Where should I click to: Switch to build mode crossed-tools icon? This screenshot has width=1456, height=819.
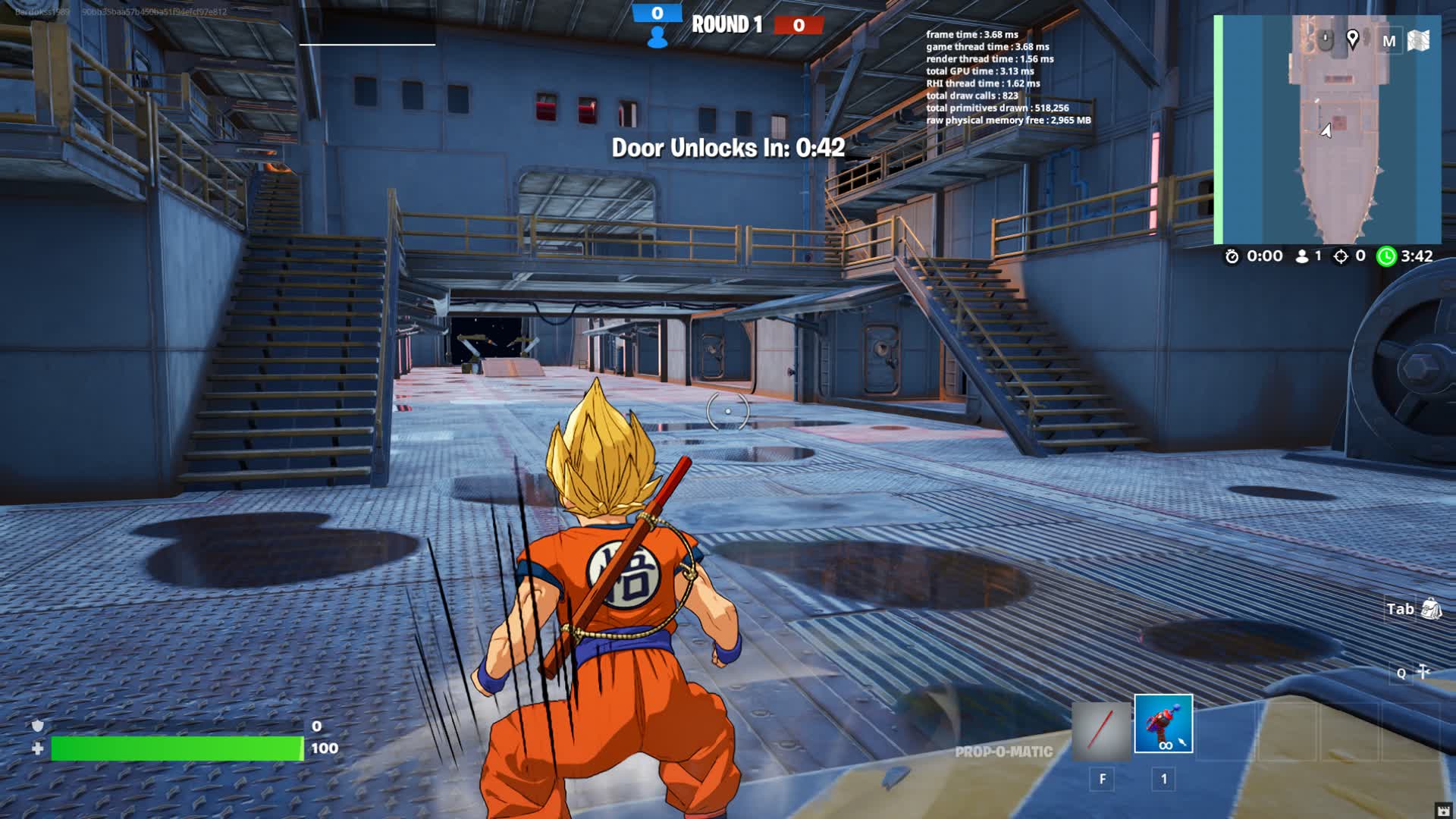point(1423,672)
